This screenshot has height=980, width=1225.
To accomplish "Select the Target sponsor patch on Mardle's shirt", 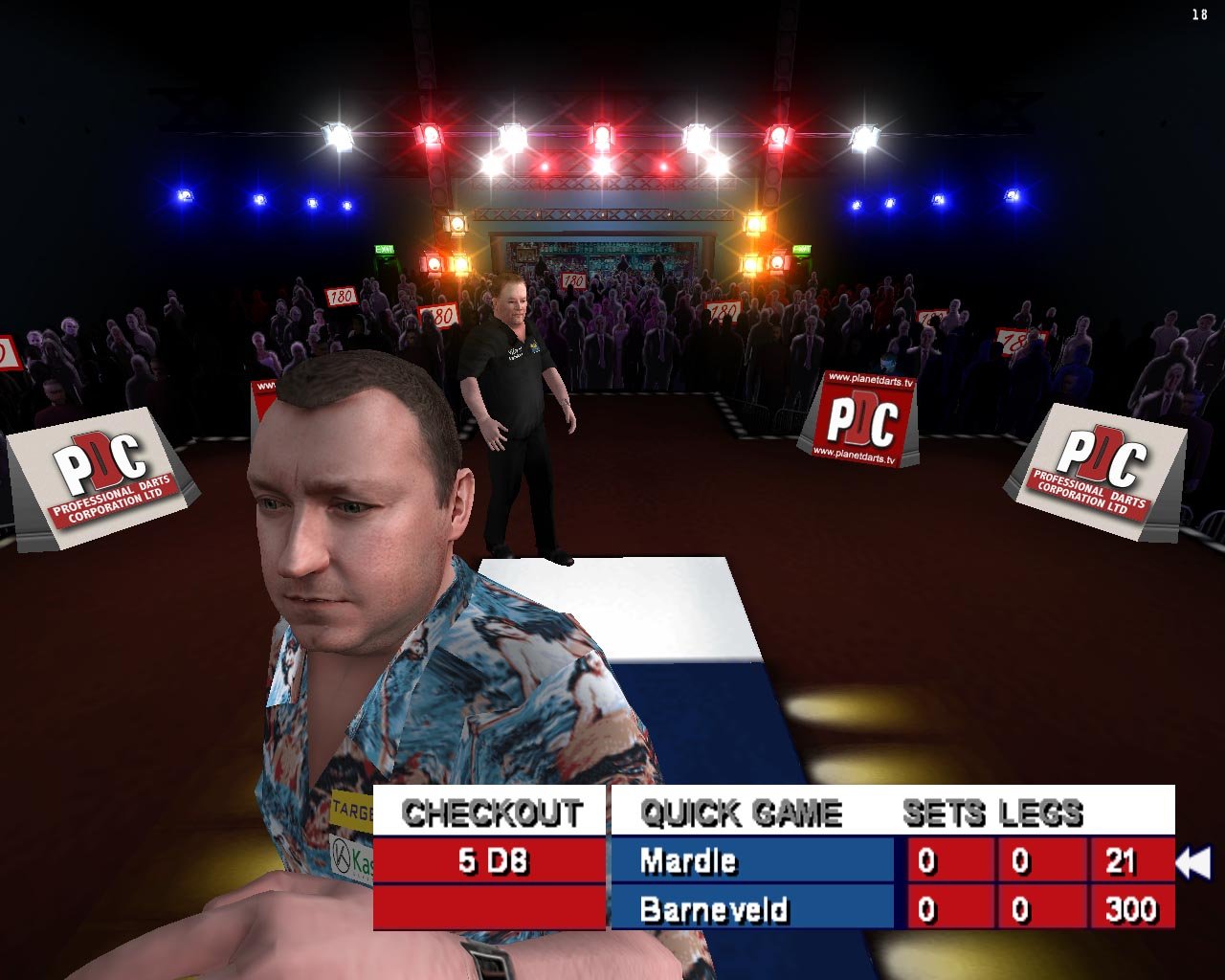I will coord(348,808).
